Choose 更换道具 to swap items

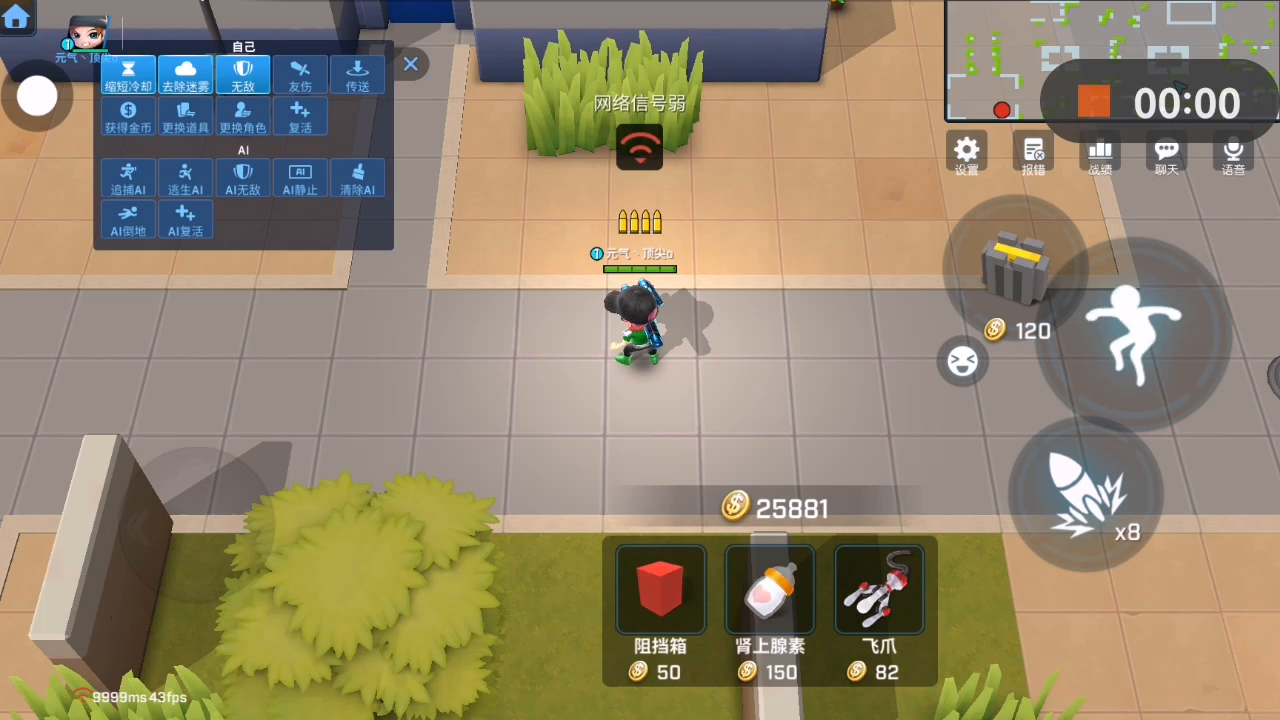click(x=186, y=116)
